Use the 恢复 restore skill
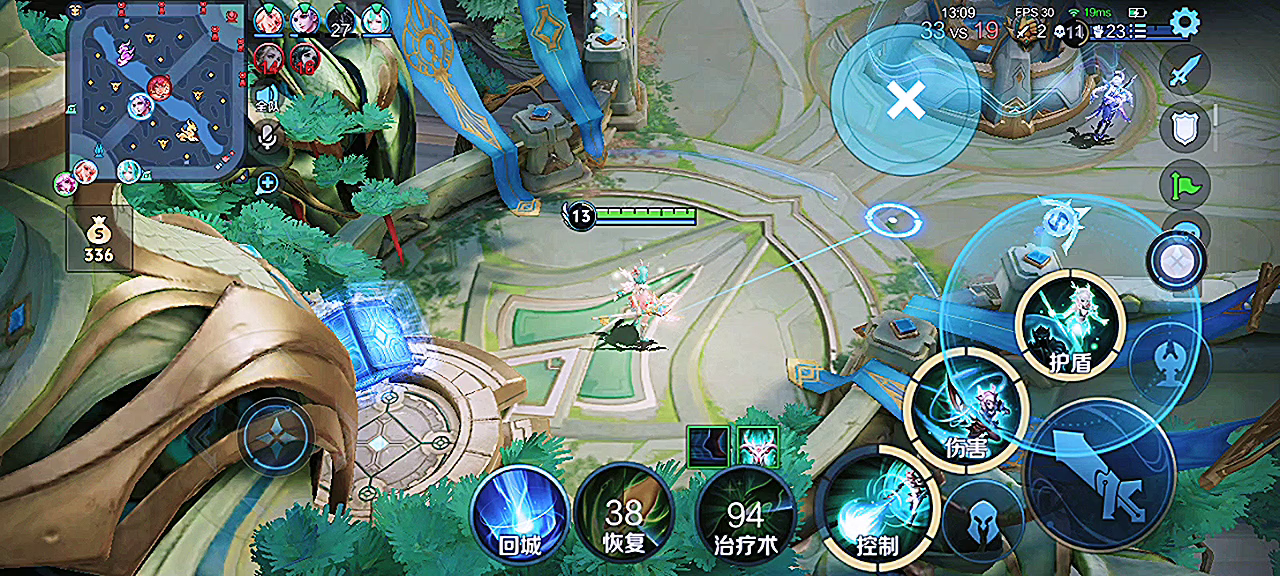 (x=624, y=514)
